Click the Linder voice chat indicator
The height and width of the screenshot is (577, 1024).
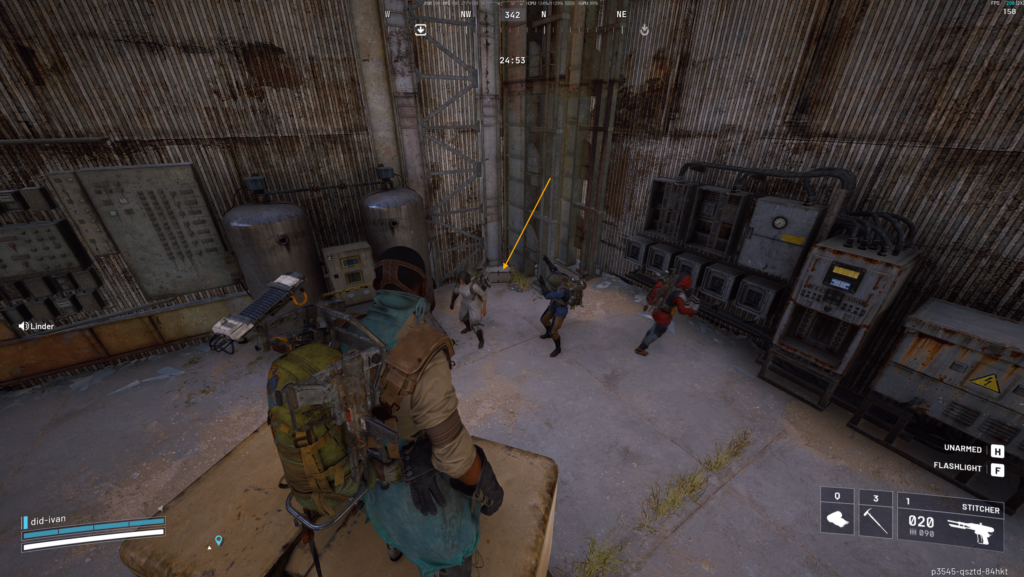click(x=36, y=326)
